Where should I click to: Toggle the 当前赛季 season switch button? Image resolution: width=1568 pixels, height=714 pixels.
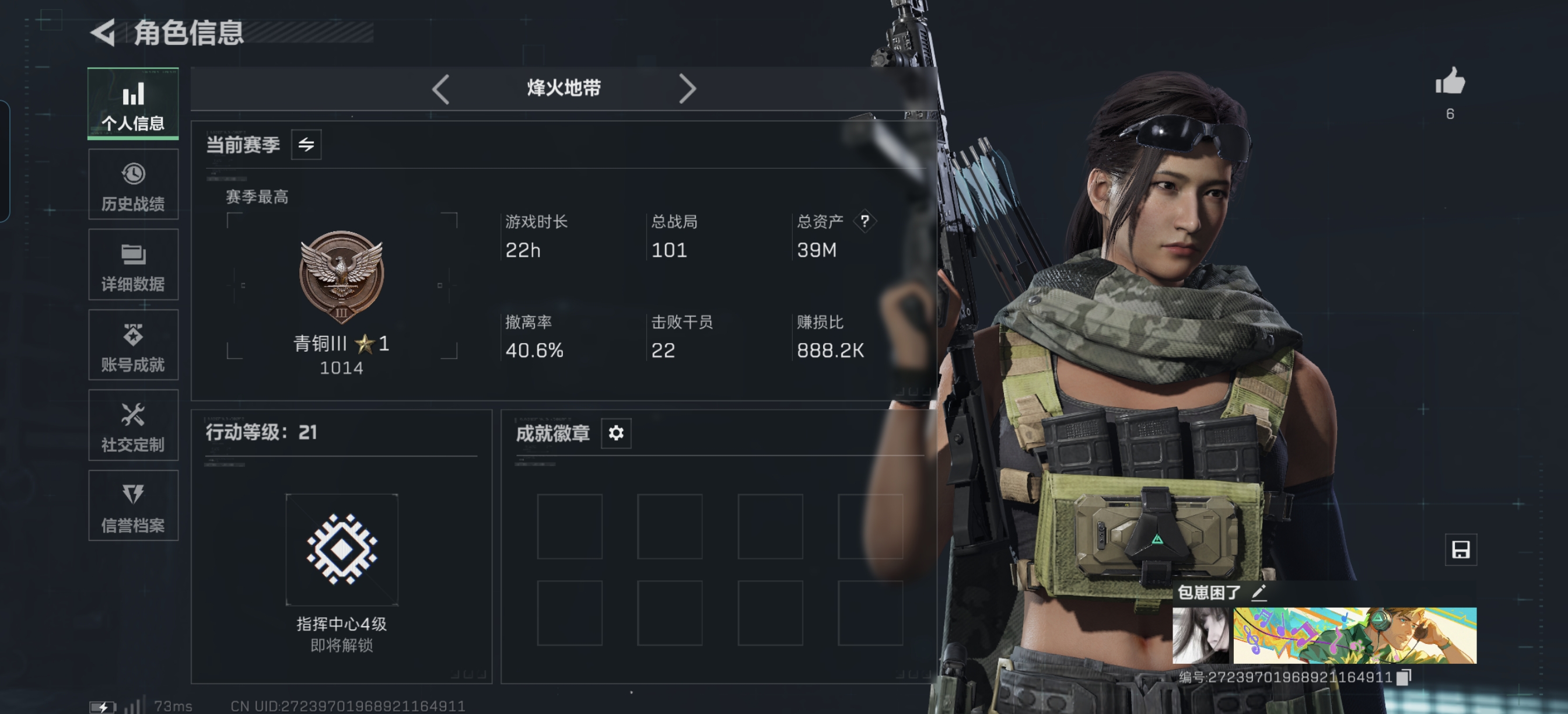[306, 145]
